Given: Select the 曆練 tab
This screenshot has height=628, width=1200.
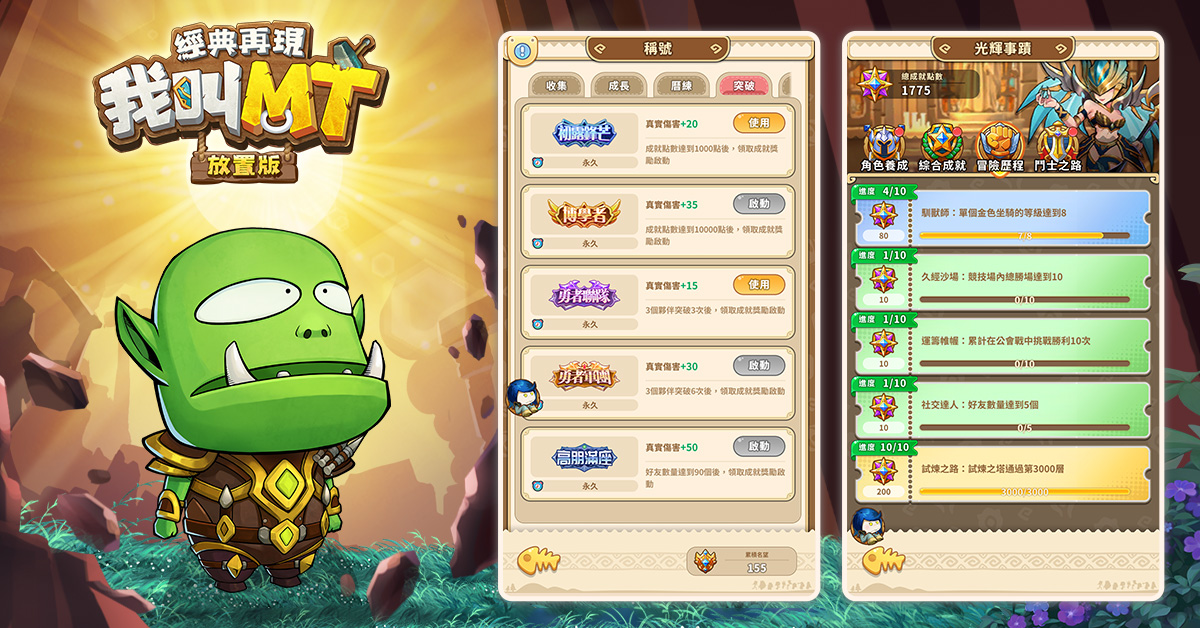Looking at the screenshot, I should click(682, 86).
